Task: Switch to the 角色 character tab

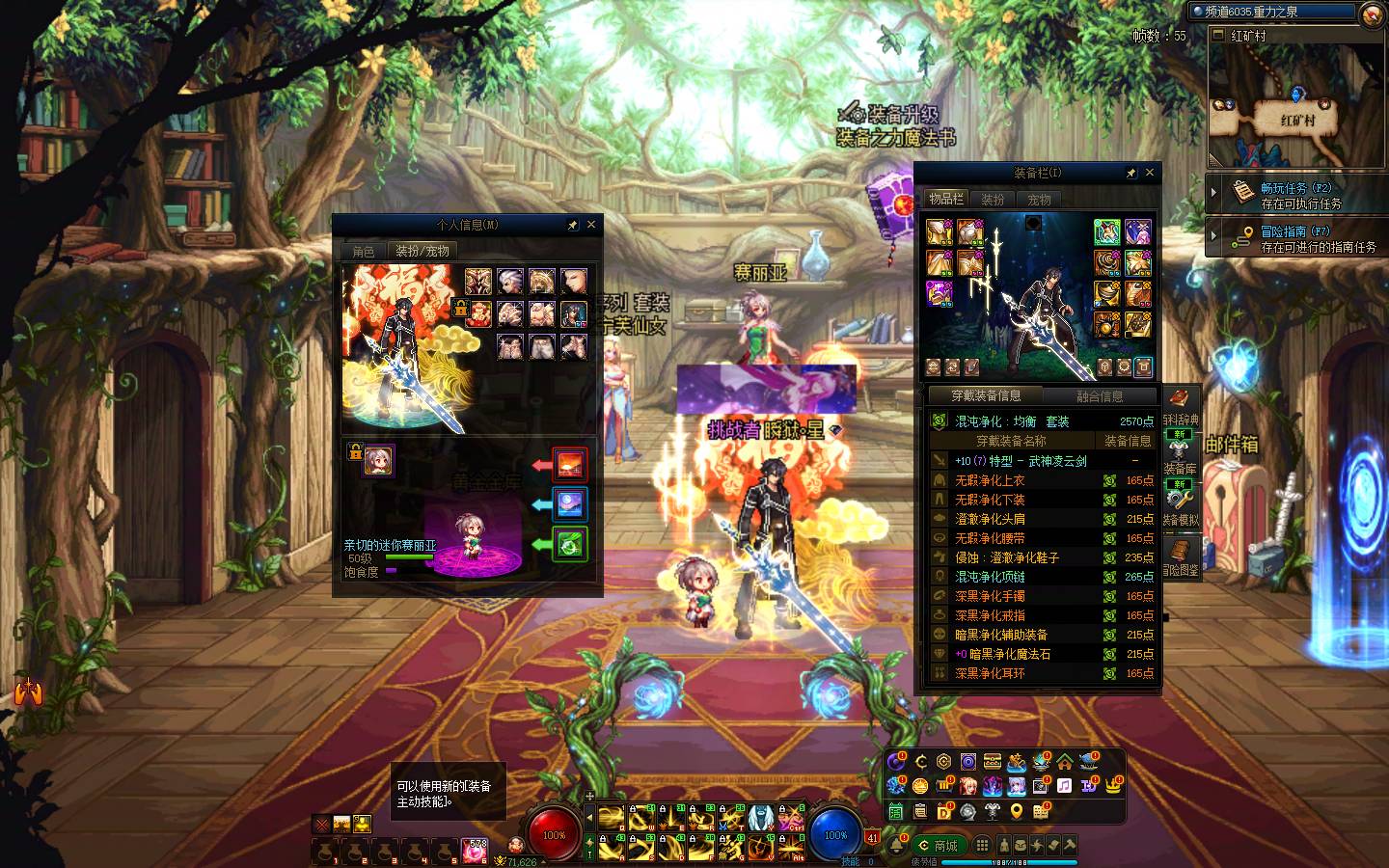Action: click(364, 251)
